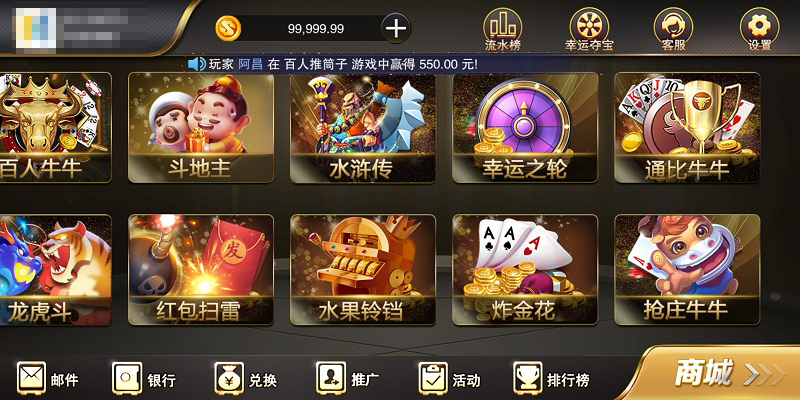
Task: Open the 流水榜 leaderboard icon
Action: tap(502, 26)
